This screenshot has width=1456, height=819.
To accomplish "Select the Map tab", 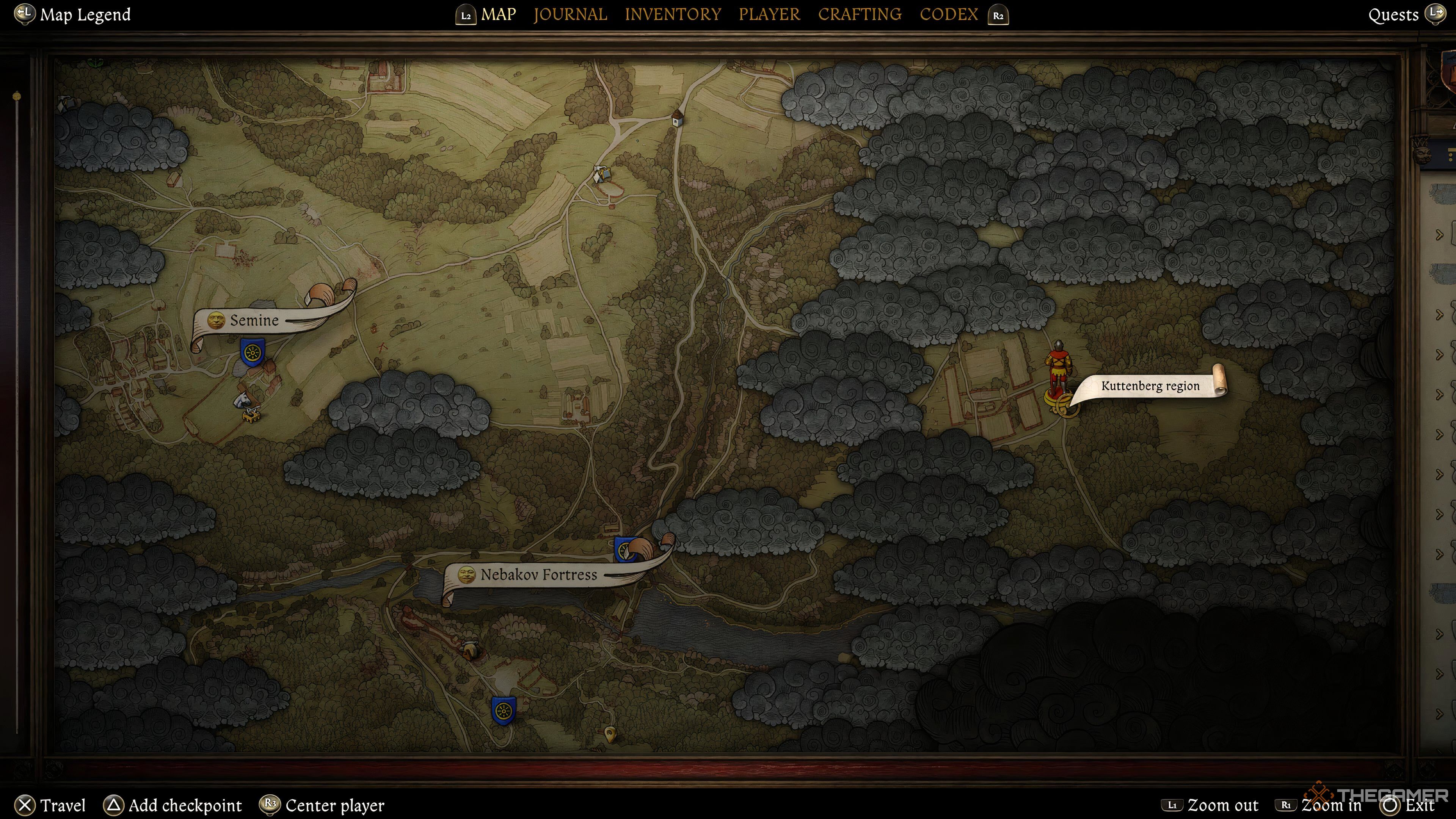I will coord(498,14).
